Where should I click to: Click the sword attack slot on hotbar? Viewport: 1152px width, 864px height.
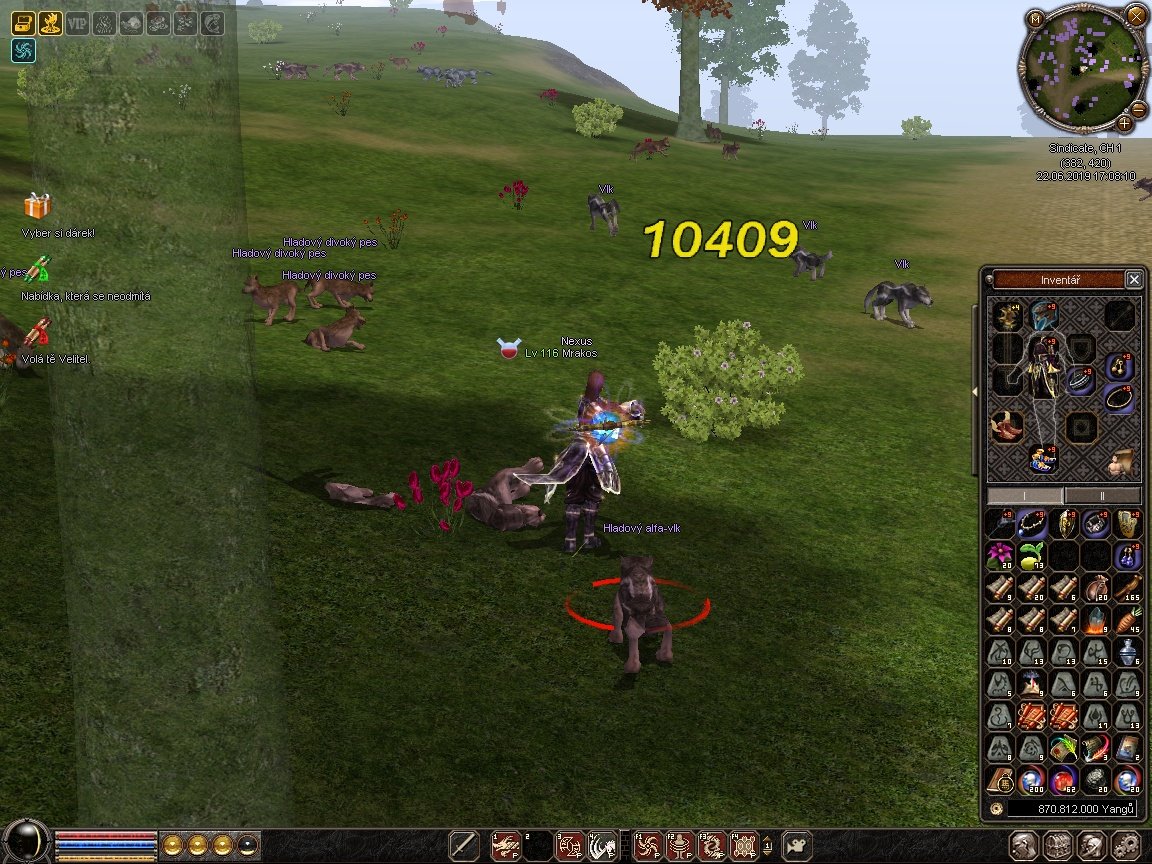(x=463, y=845)
